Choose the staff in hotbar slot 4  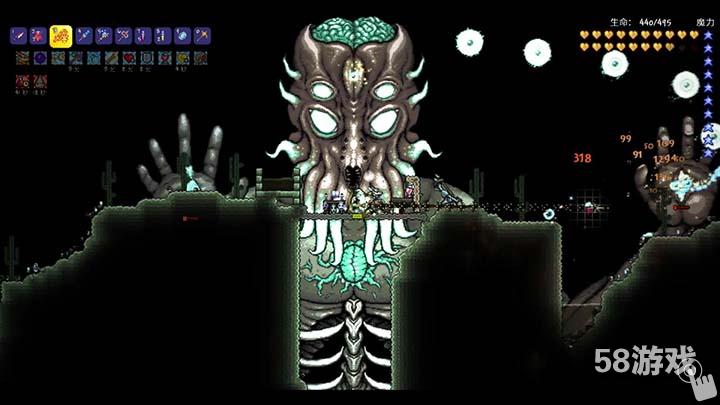82,36
